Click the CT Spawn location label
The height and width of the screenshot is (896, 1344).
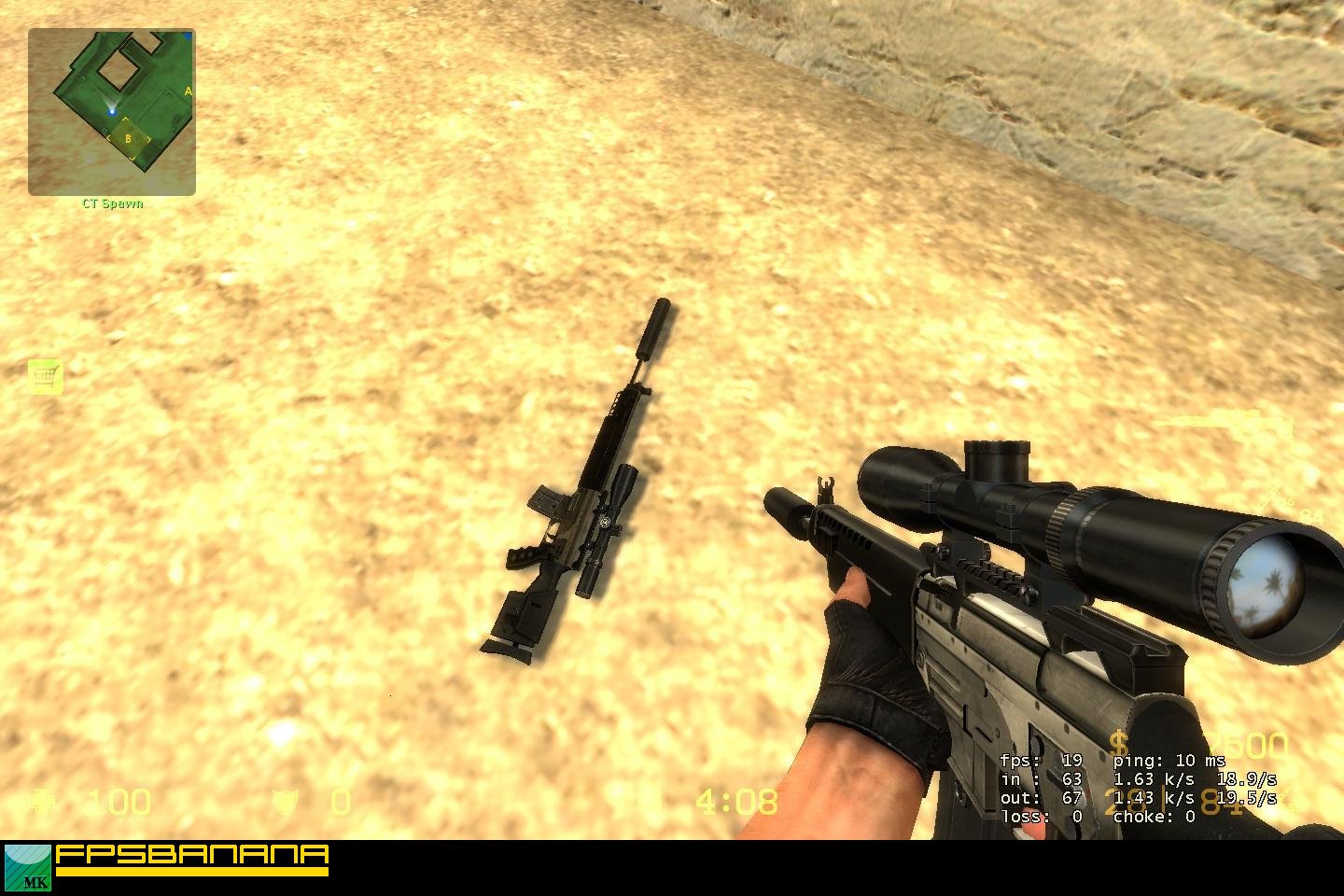click(x=113, y=203)
